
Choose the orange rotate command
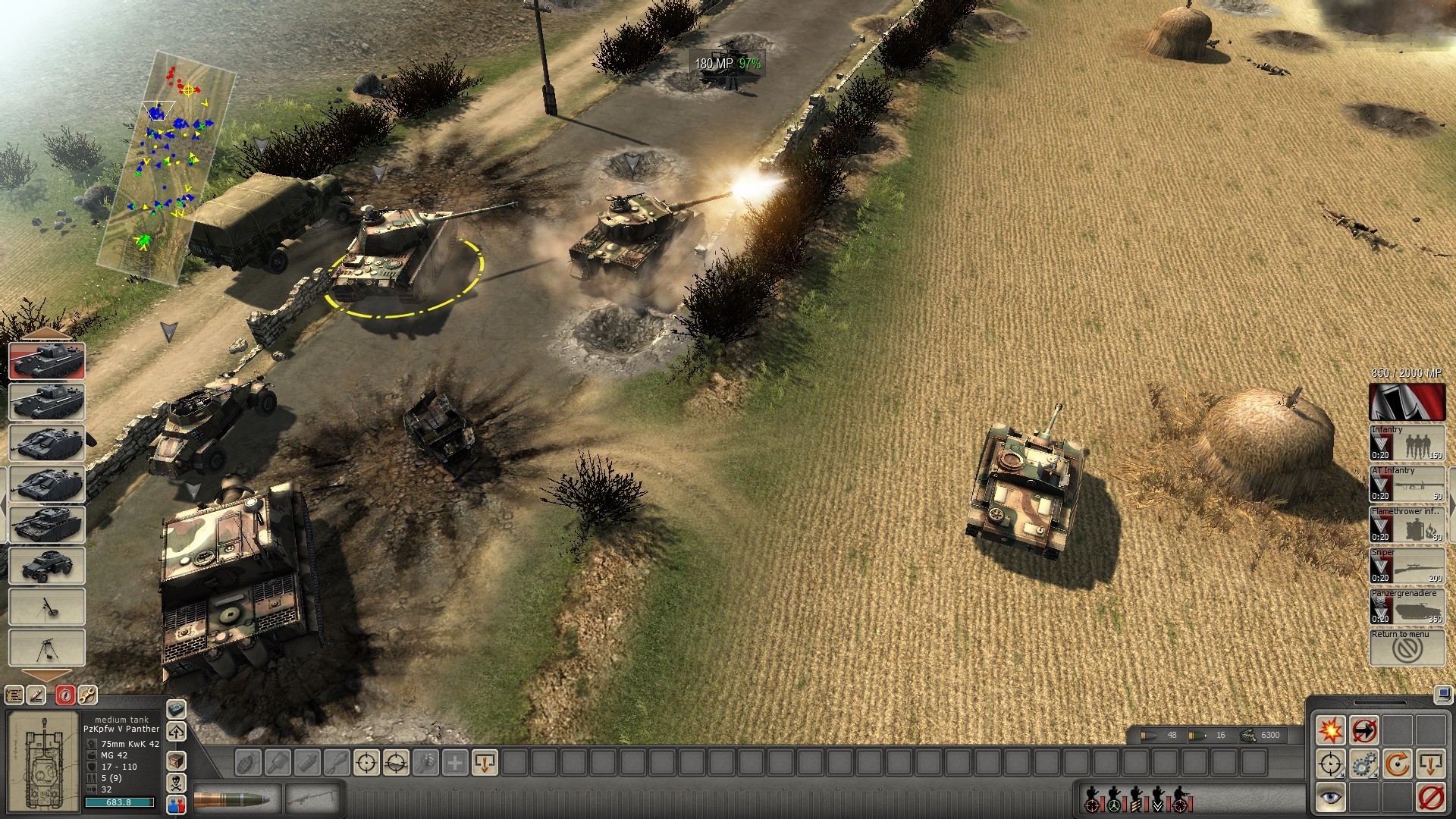click(1398, 764)
